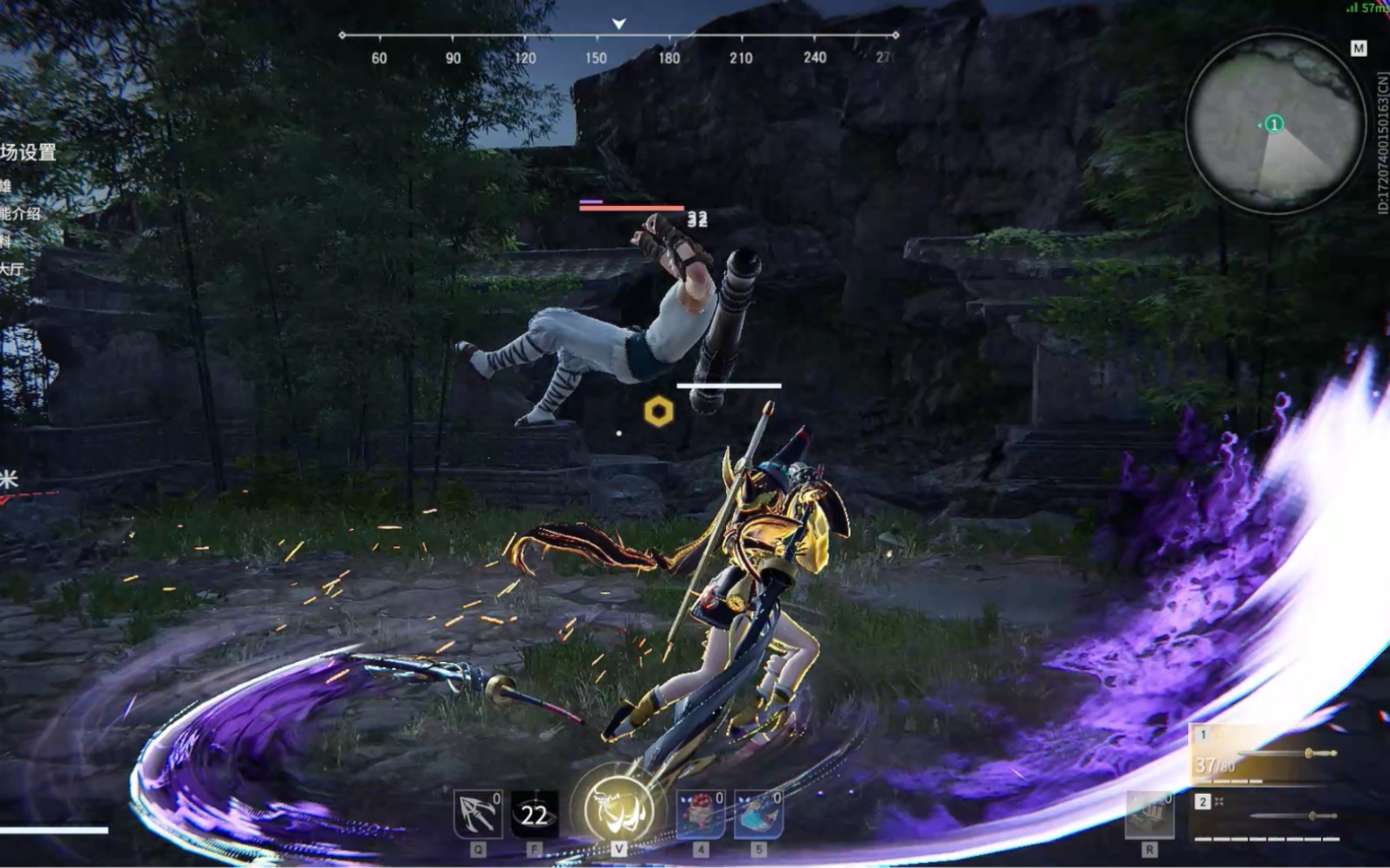Use the food bag consumable in slot 4
The height and width of the screenshot is (868, 1390).
pos(699,812)
